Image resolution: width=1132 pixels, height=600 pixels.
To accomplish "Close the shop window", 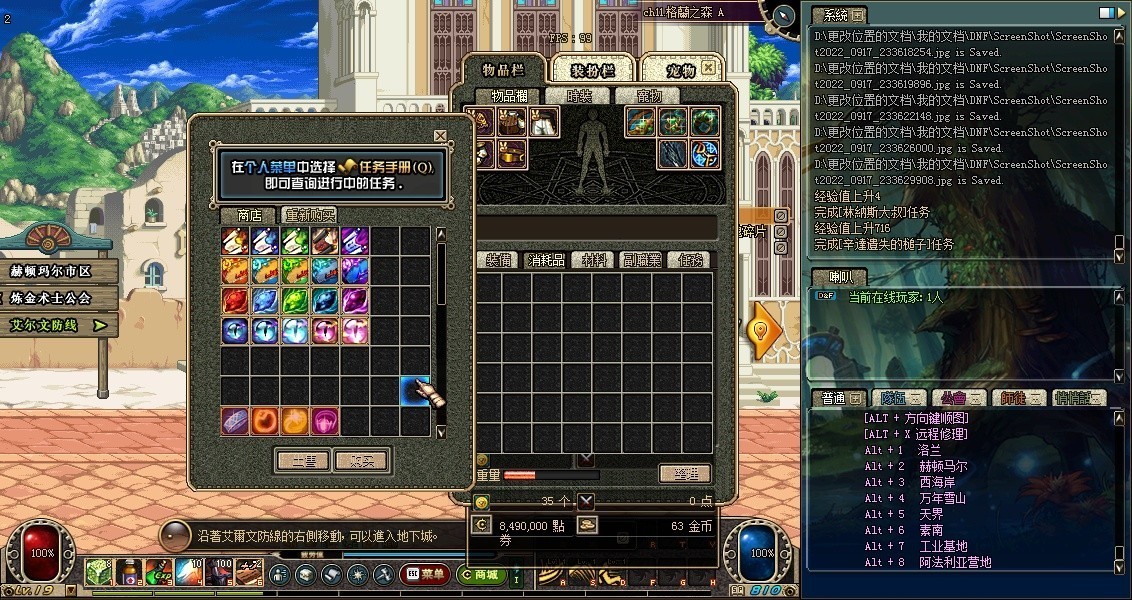I will point(440,135).
